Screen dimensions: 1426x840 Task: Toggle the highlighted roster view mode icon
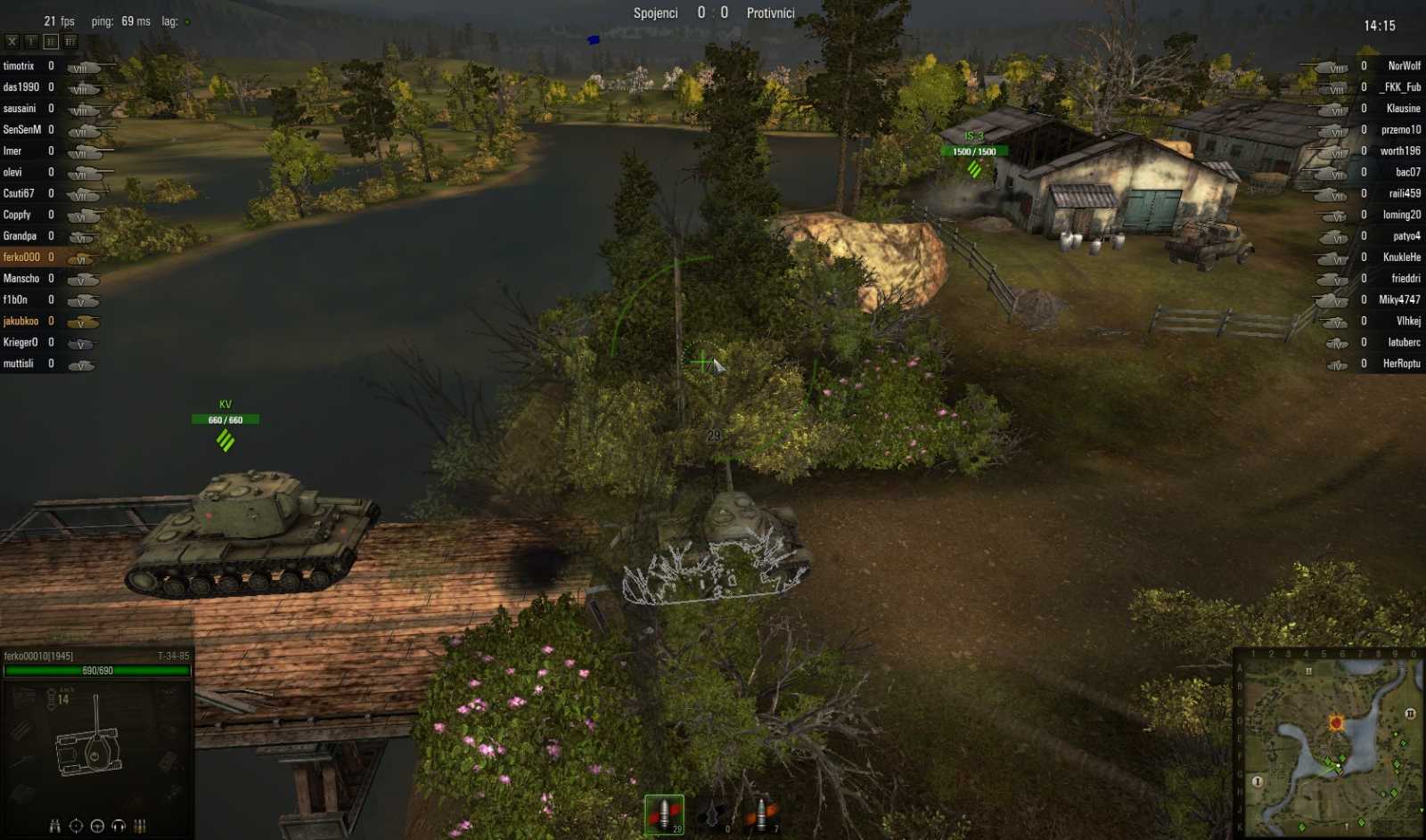[50, 40]
